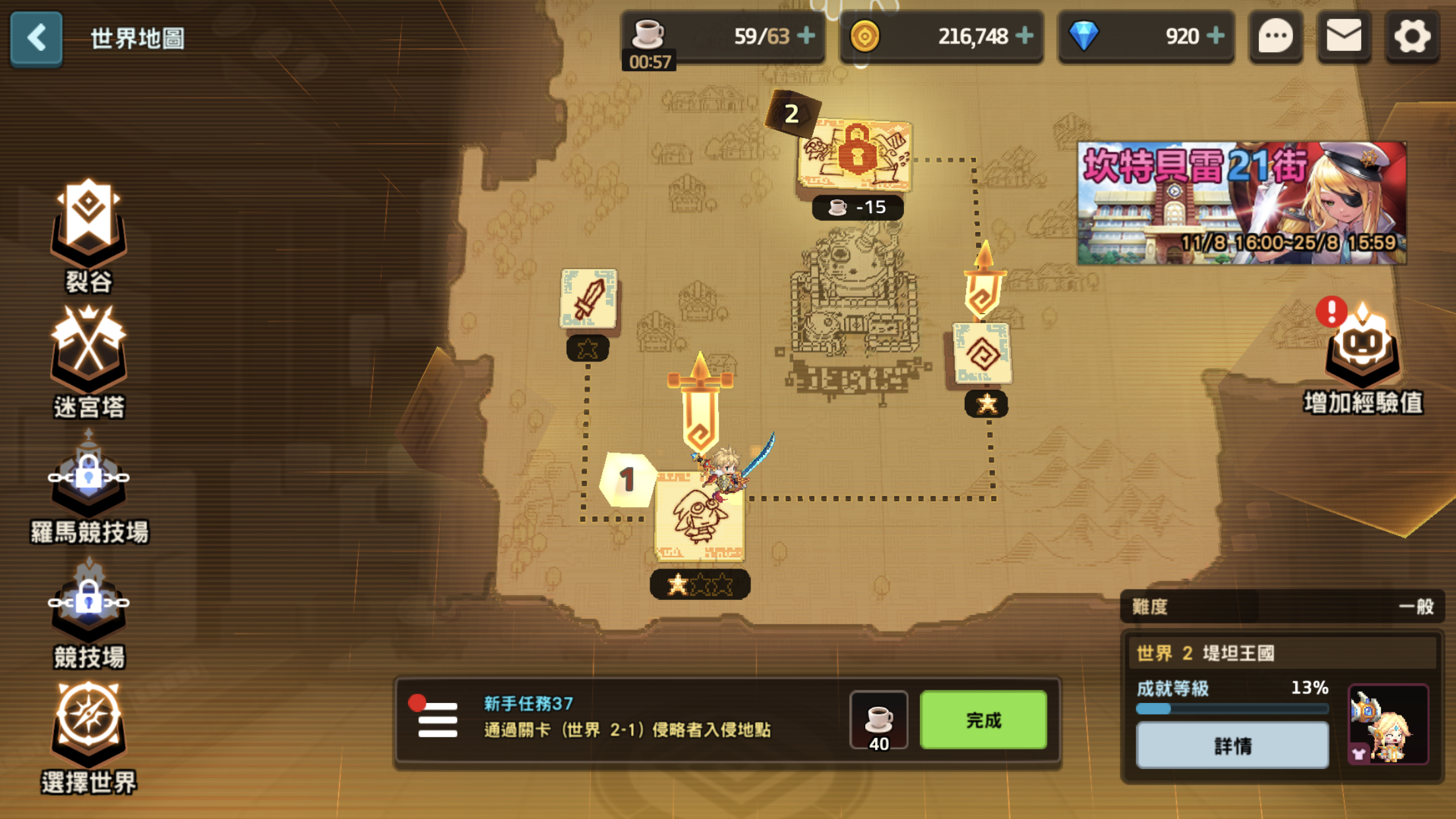Viewport: 1456px width, 819px height.
Task: Select the locked stage 2 node
Action: coord(855,156)
